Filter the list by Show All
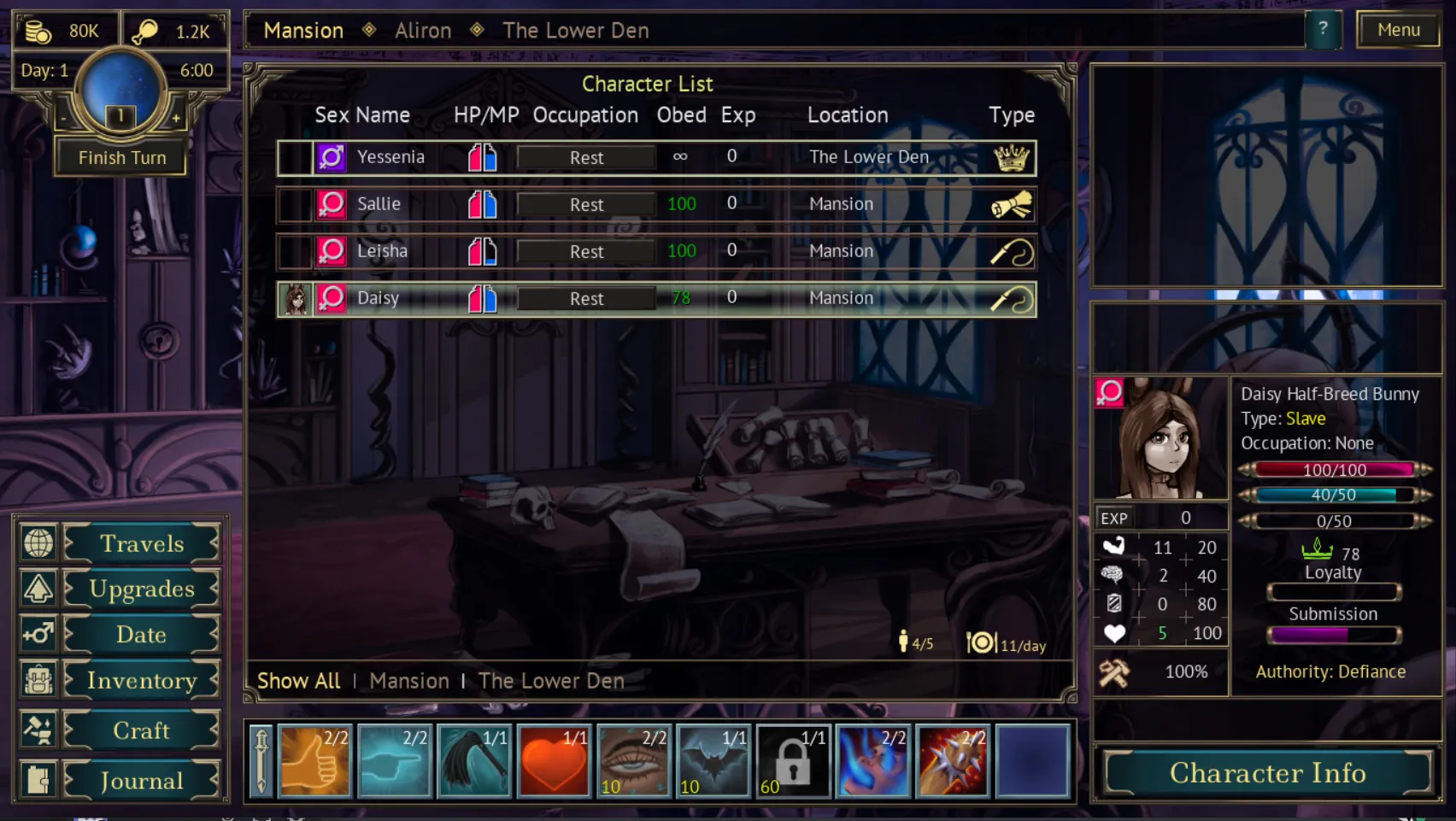Viewport: 1456px width, 821px height. 298,681
